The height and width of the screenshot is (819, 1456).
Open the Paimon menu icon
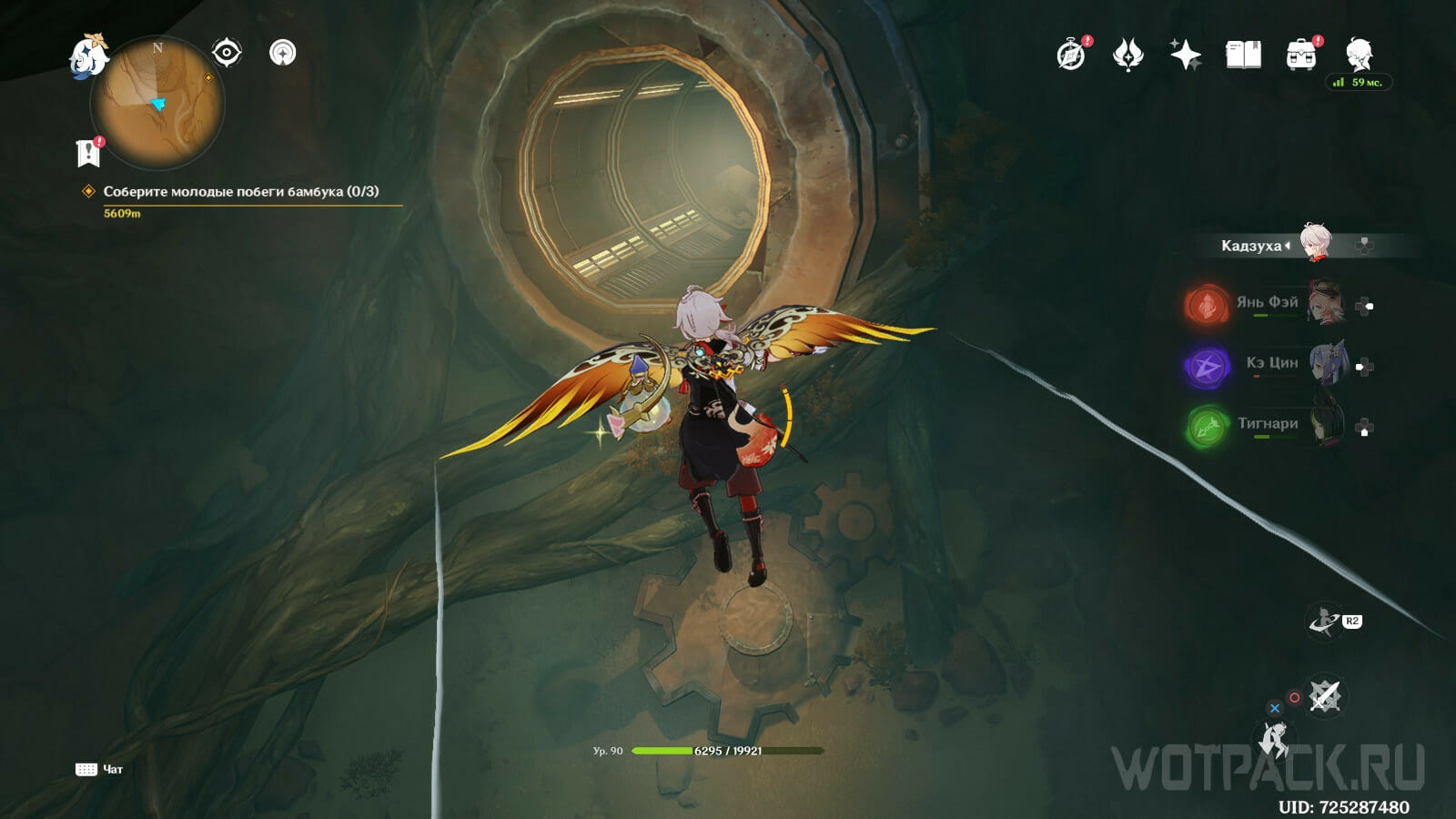pyautogui.click(x=89, y=55)
